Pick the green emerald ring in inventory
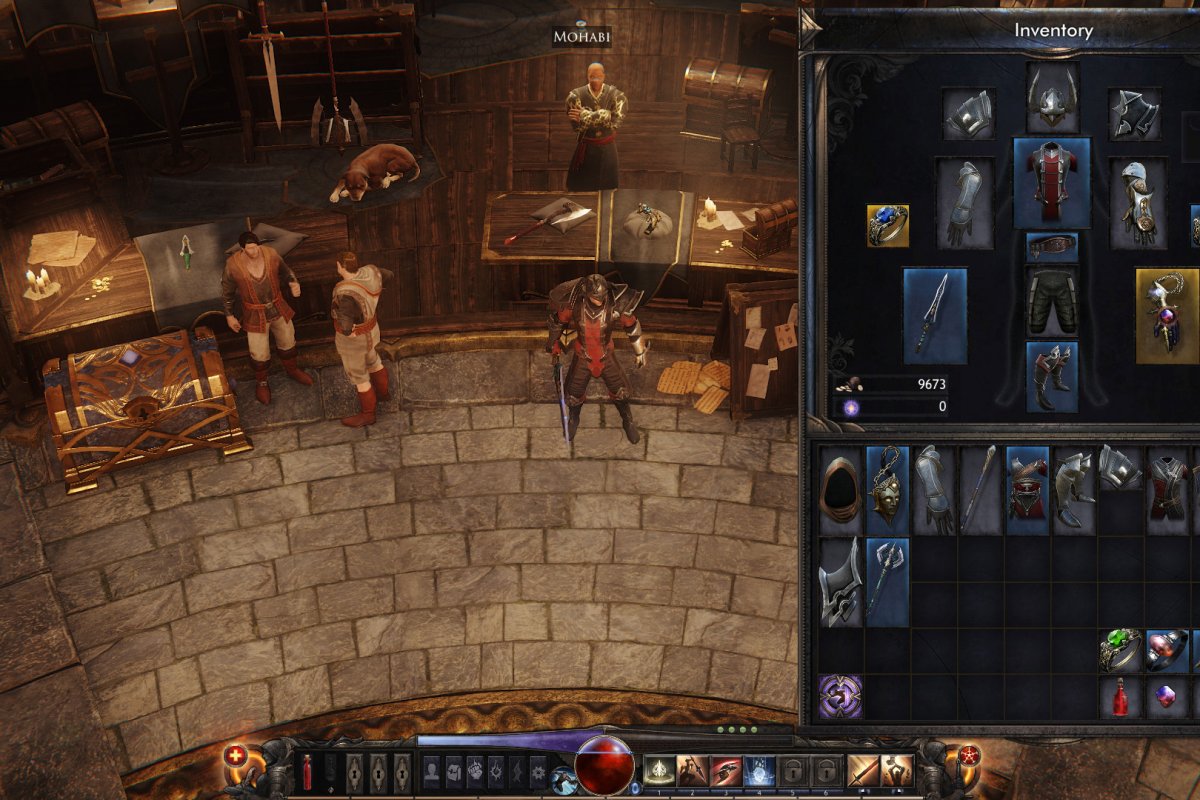The height and width of the screenshot is (800, 1200). pos(1120,650)
